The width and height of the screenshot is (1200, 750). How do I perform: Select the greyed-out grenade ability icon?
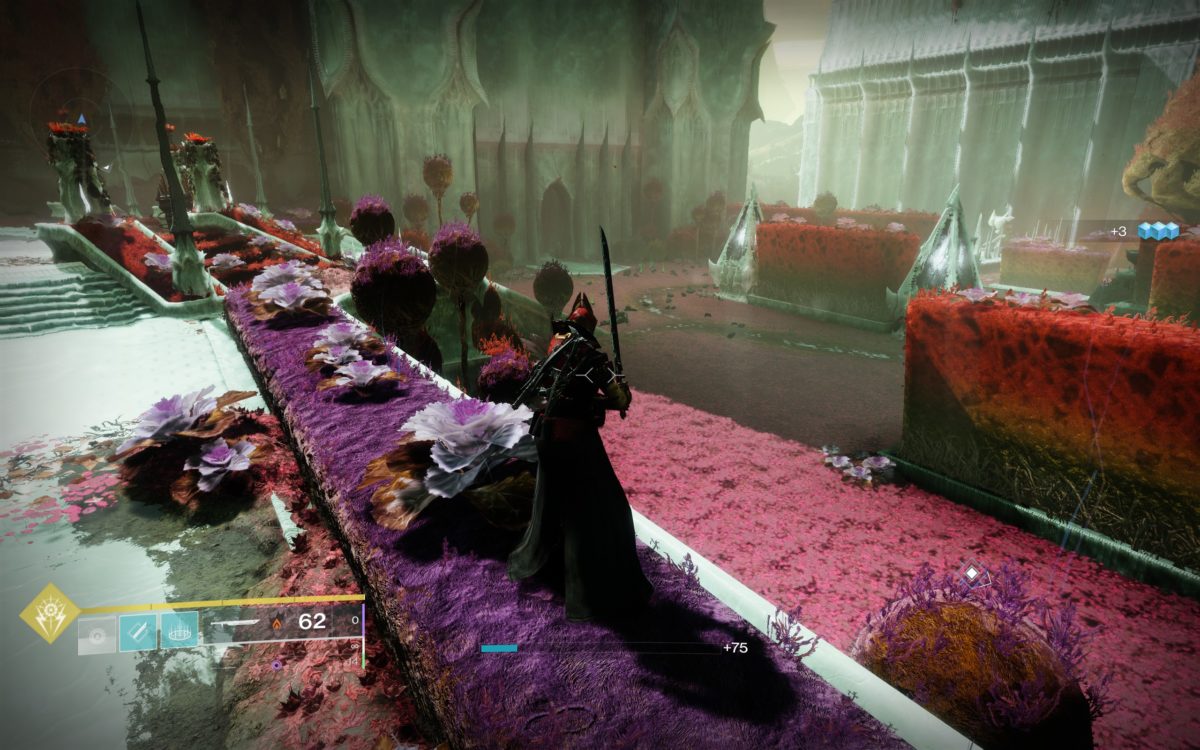[99, 632]
